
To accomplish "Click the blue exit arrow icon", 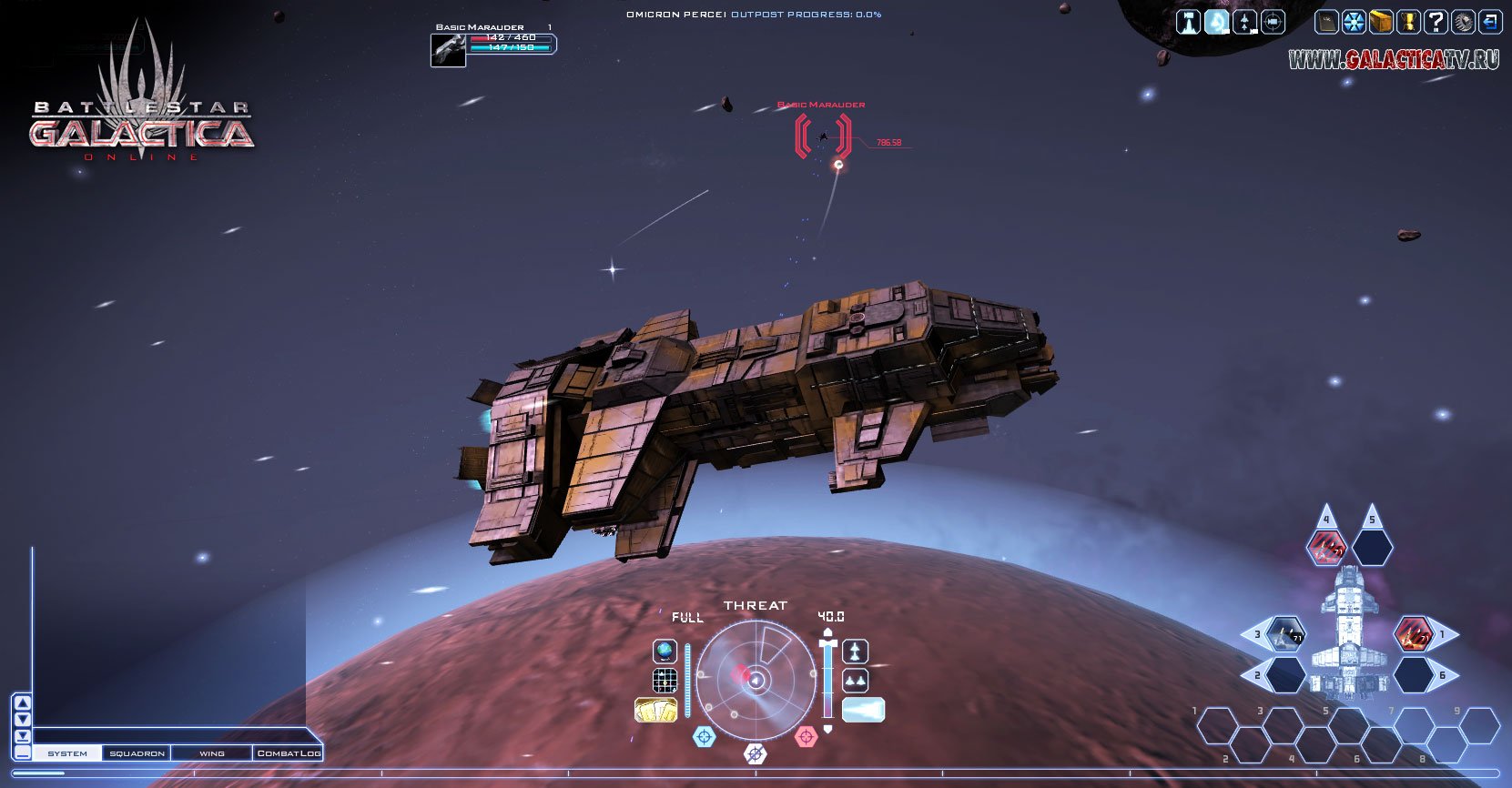I will click(1489, 22).
